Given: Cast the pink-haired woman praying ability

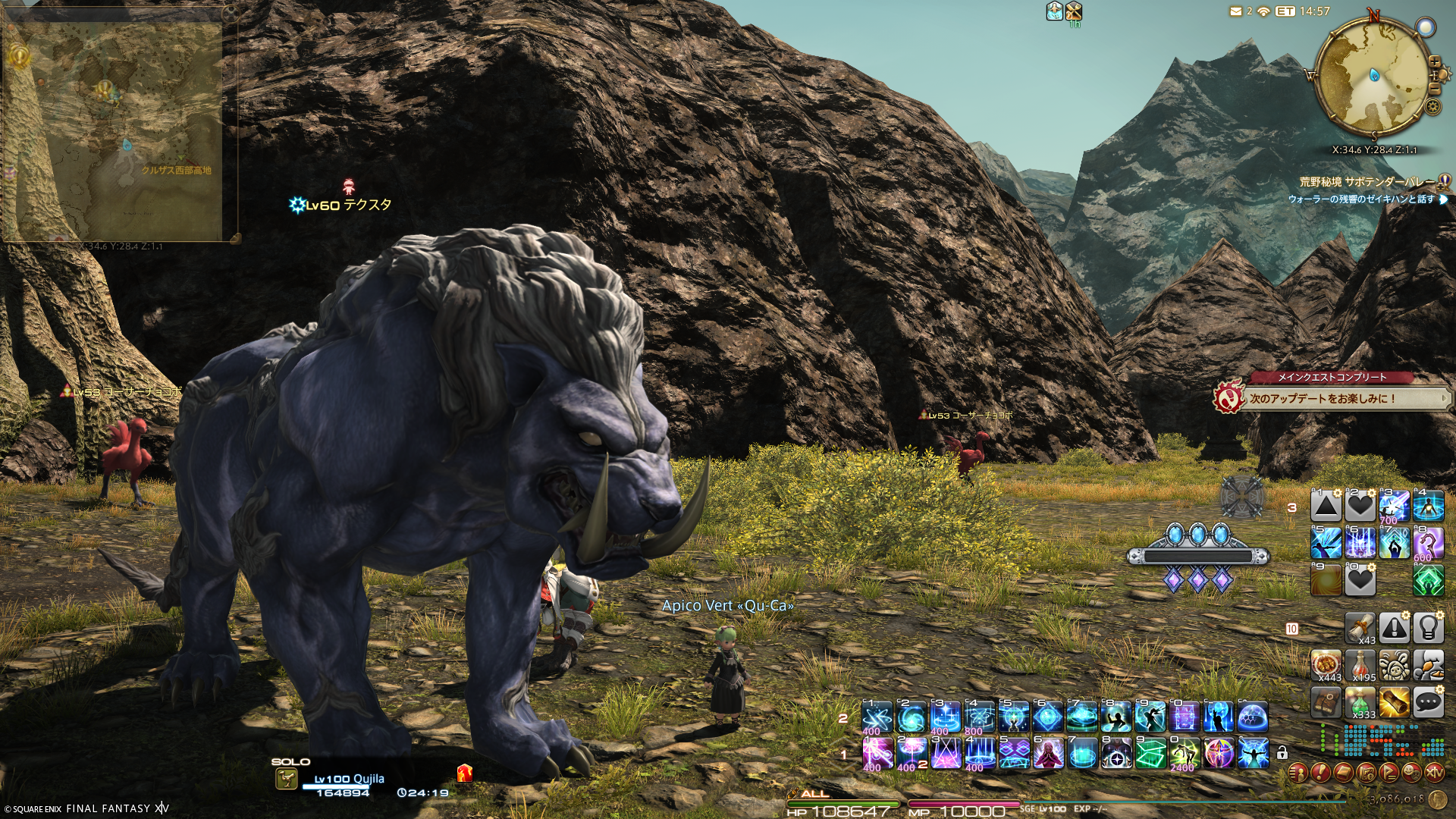Looking at the screenshot, I should click(1048, 753).
